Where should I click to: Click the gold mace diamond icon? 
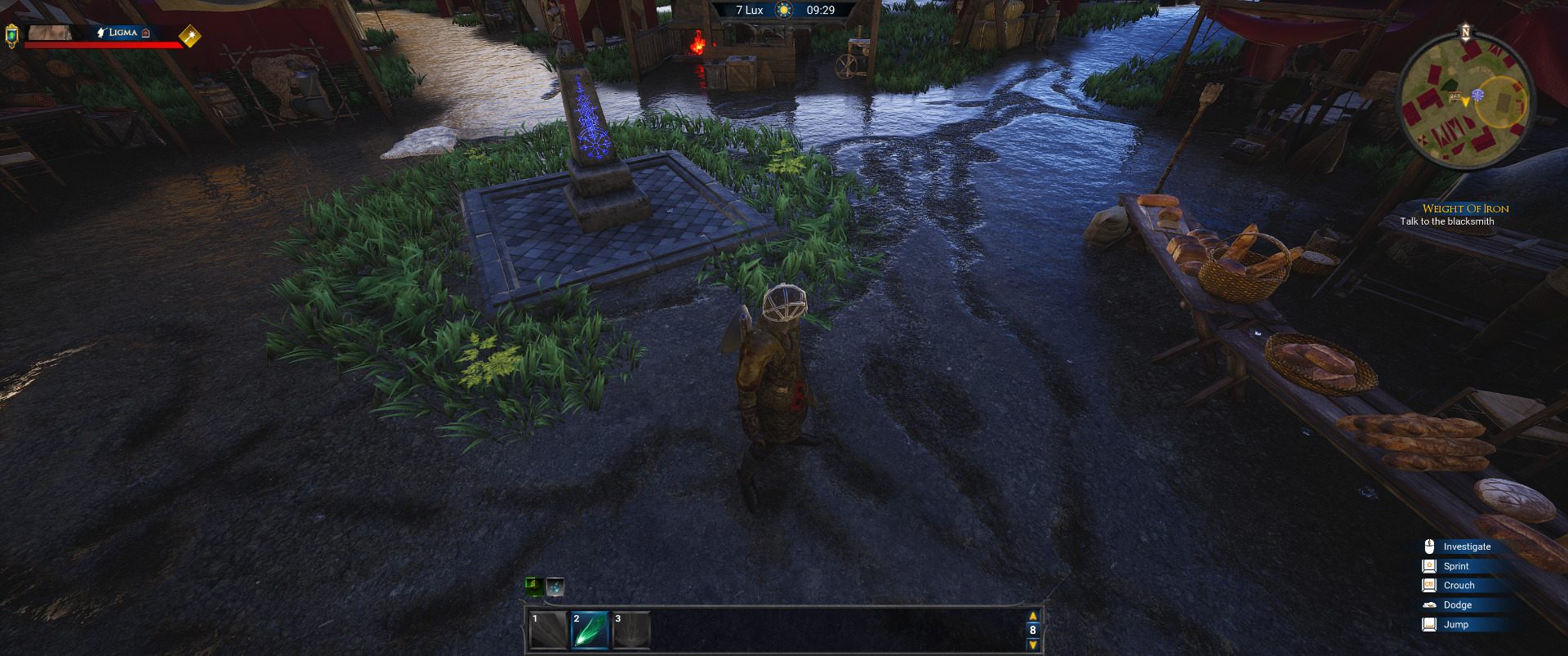point(189,36)
